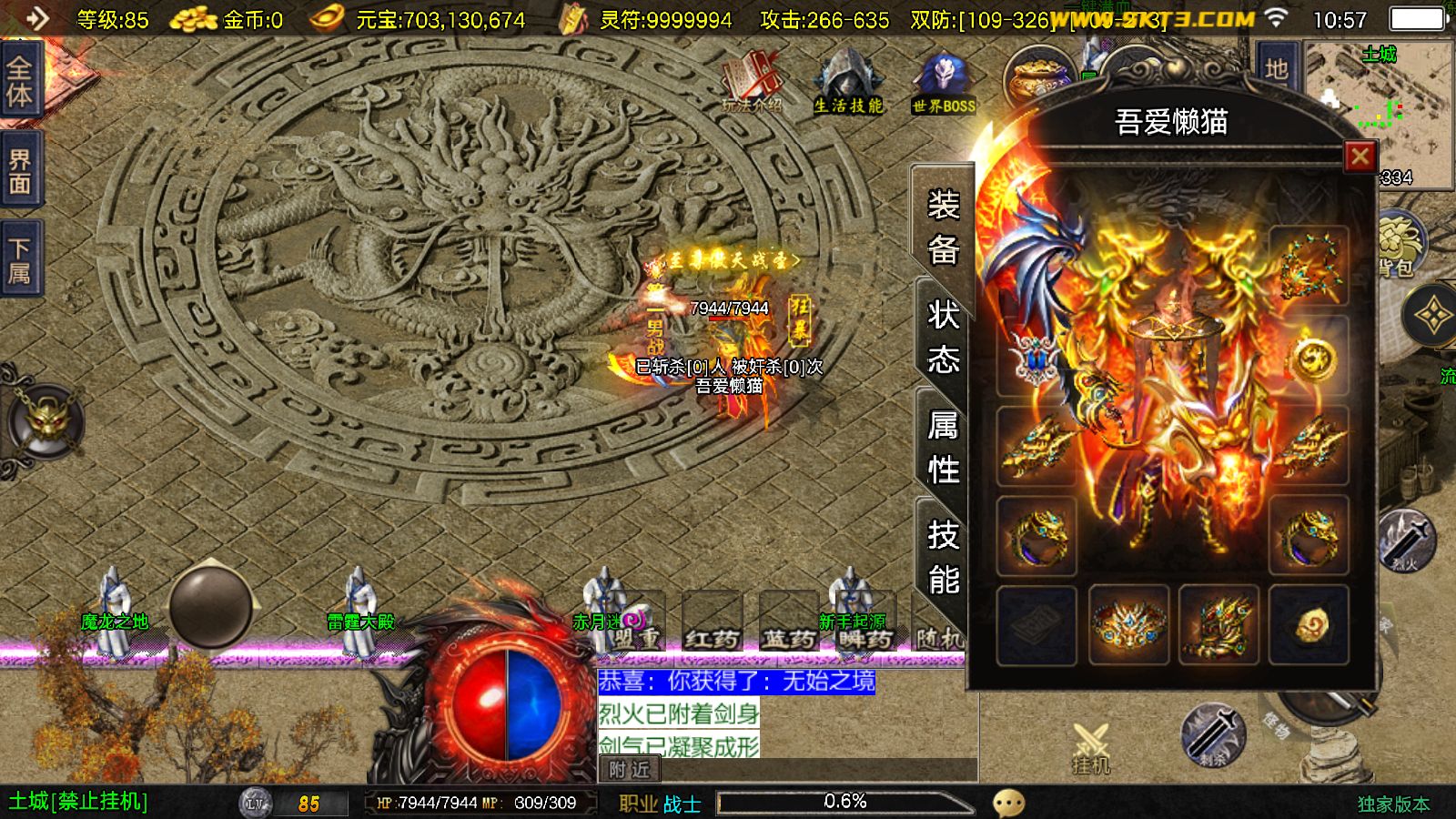
Task: Select the 技能 skills tab
Action: point(943,557)
